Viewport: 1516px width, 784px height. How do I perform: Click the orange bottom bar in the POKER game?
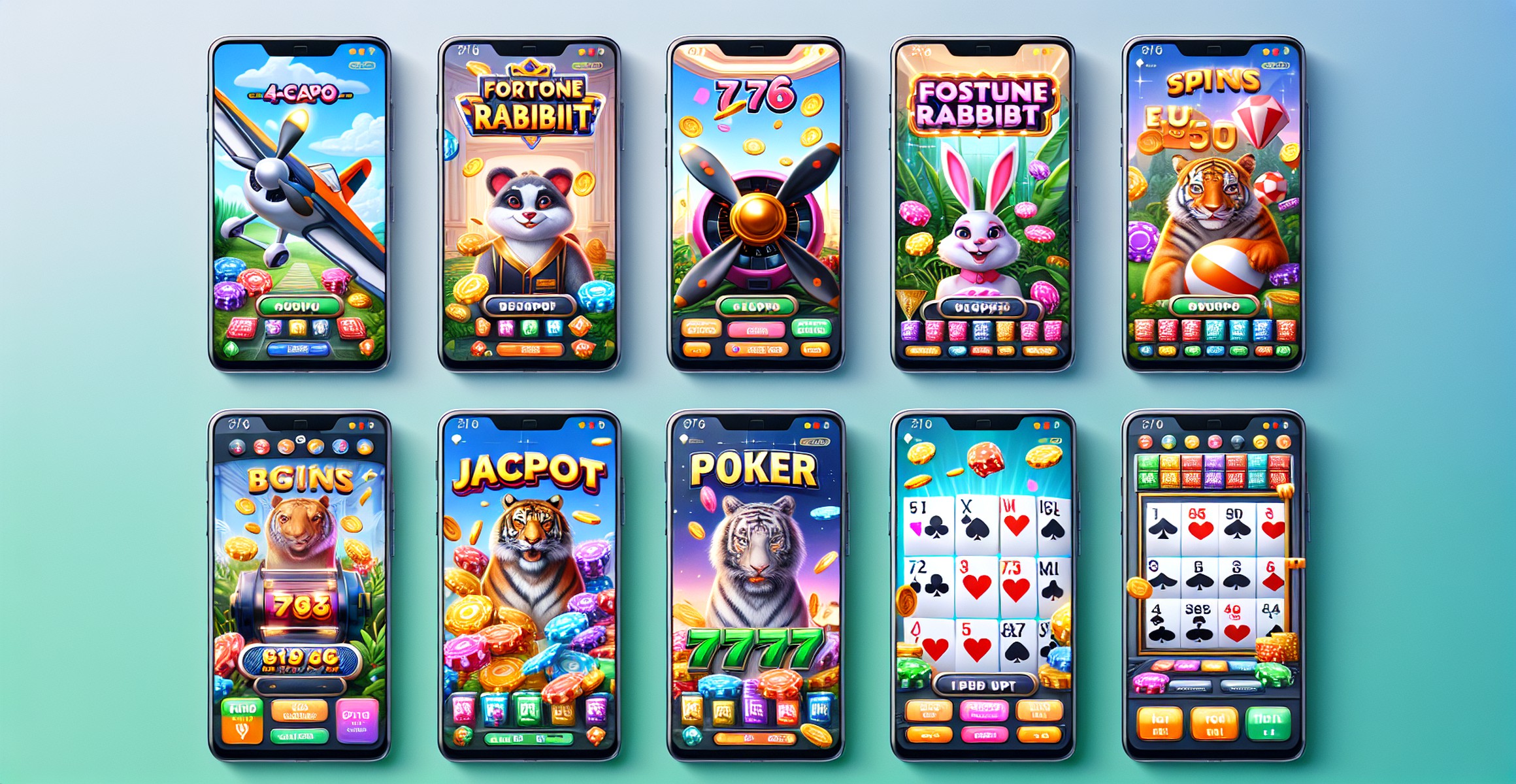click(755, 739)
